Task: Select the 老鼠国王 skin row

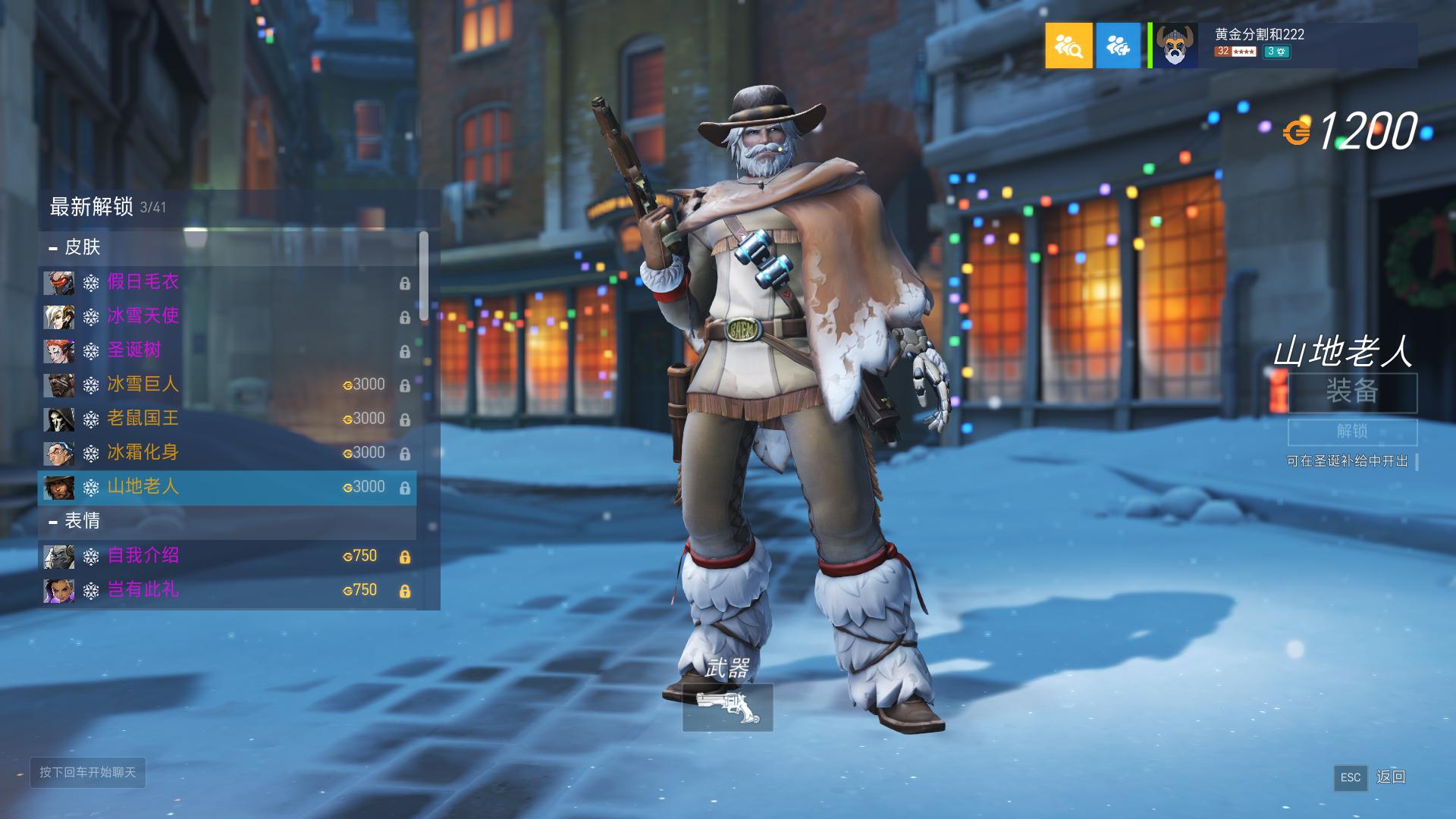Action: pos(226,419)
